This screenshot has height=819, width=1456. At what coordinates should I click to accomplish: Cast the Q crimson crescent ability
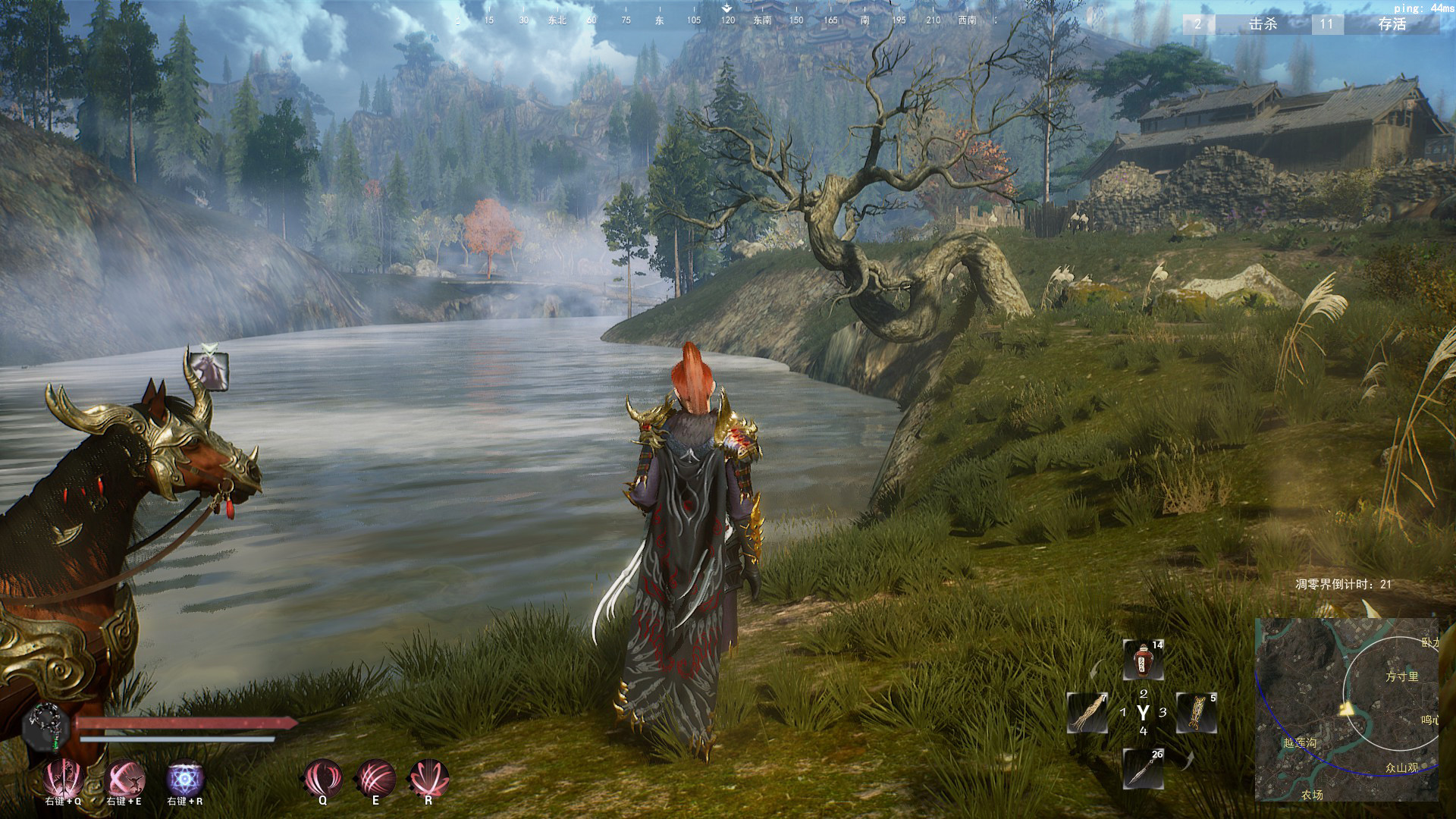coord(322,778)
